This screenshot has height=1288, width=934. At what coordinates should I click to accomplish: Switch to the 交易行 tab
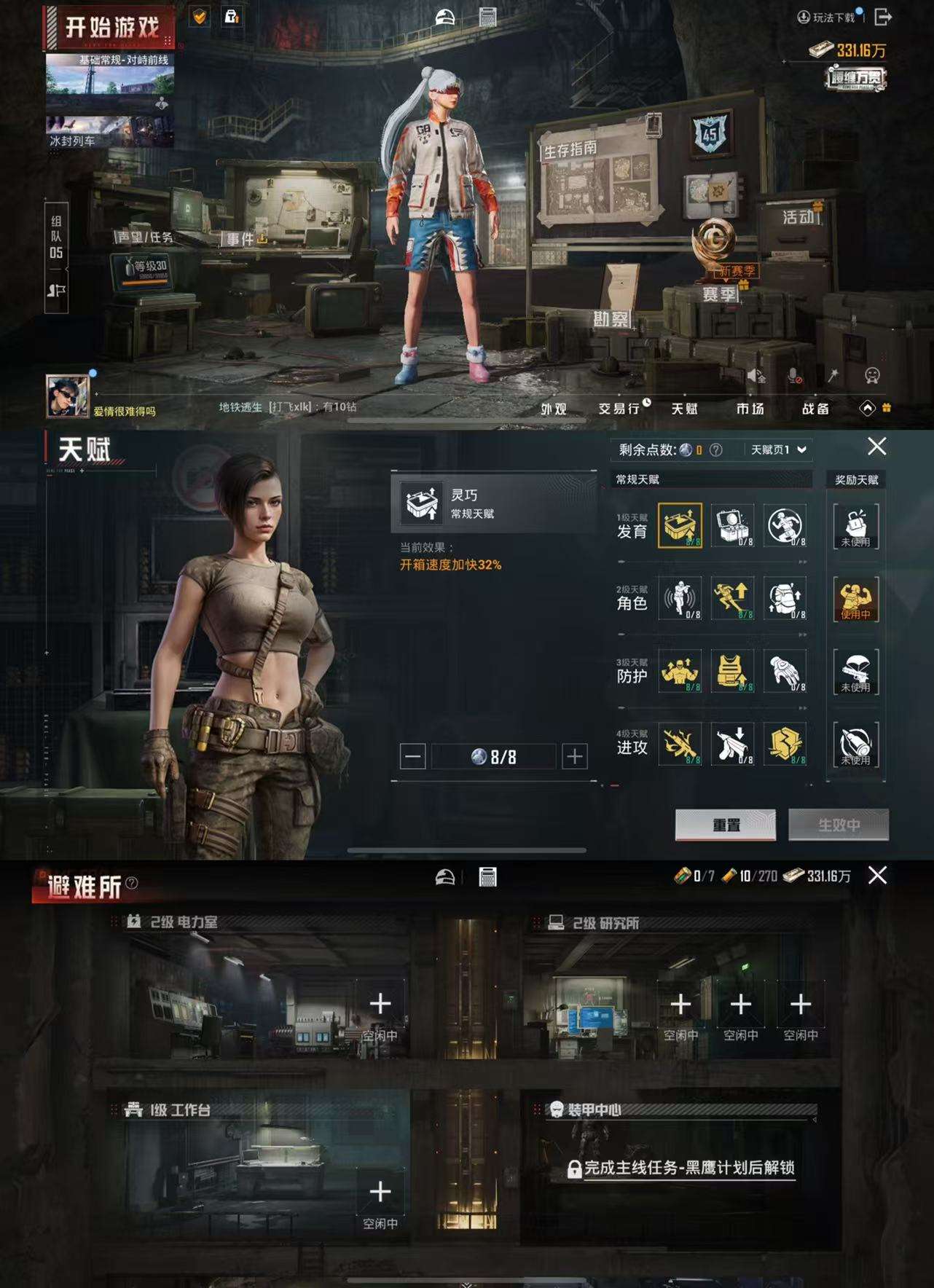pyautogui.click(x=619, y=409)
